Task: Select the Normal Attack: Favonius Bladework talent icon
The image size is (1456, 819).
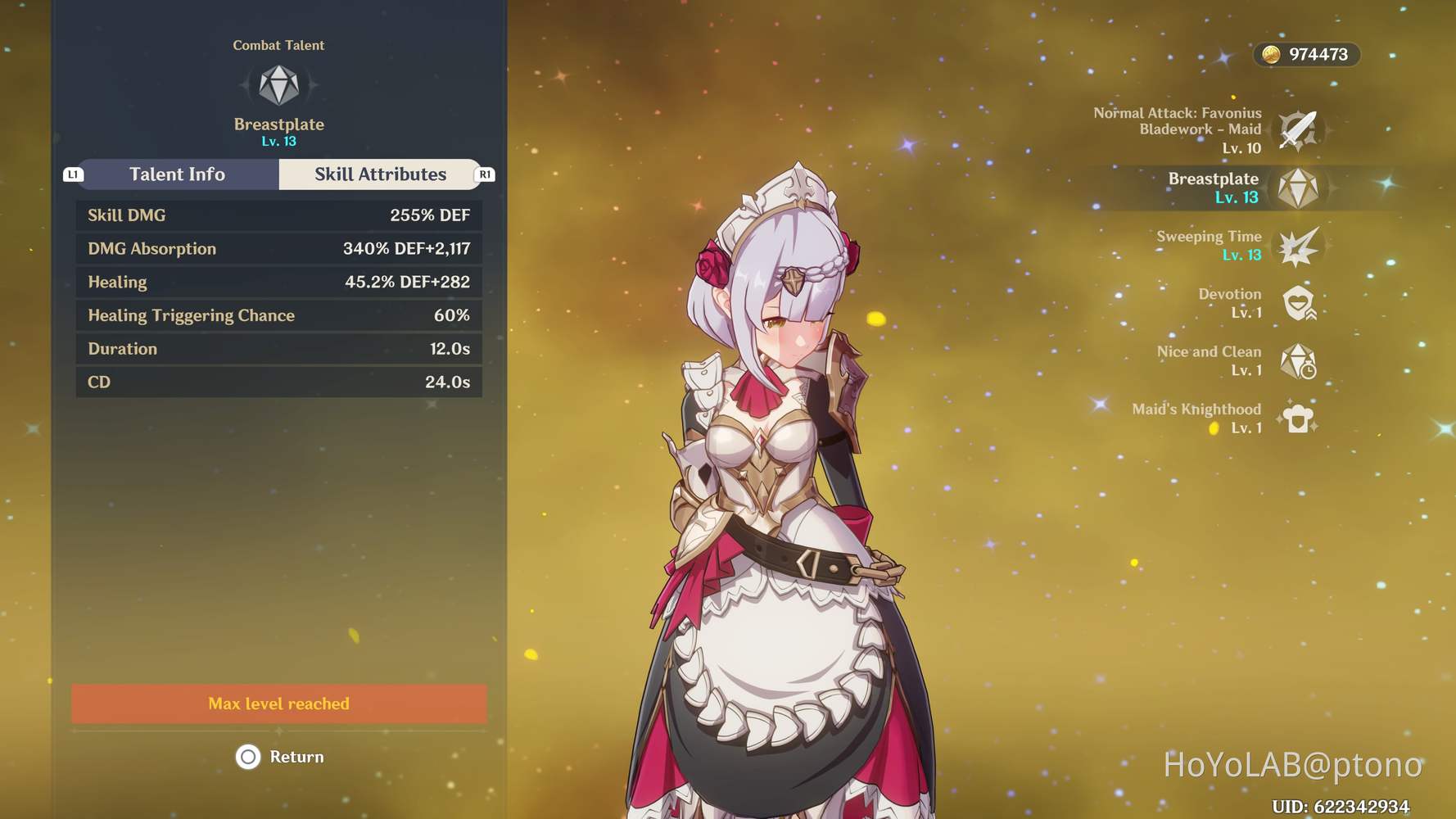Action: pos(1300,129)
